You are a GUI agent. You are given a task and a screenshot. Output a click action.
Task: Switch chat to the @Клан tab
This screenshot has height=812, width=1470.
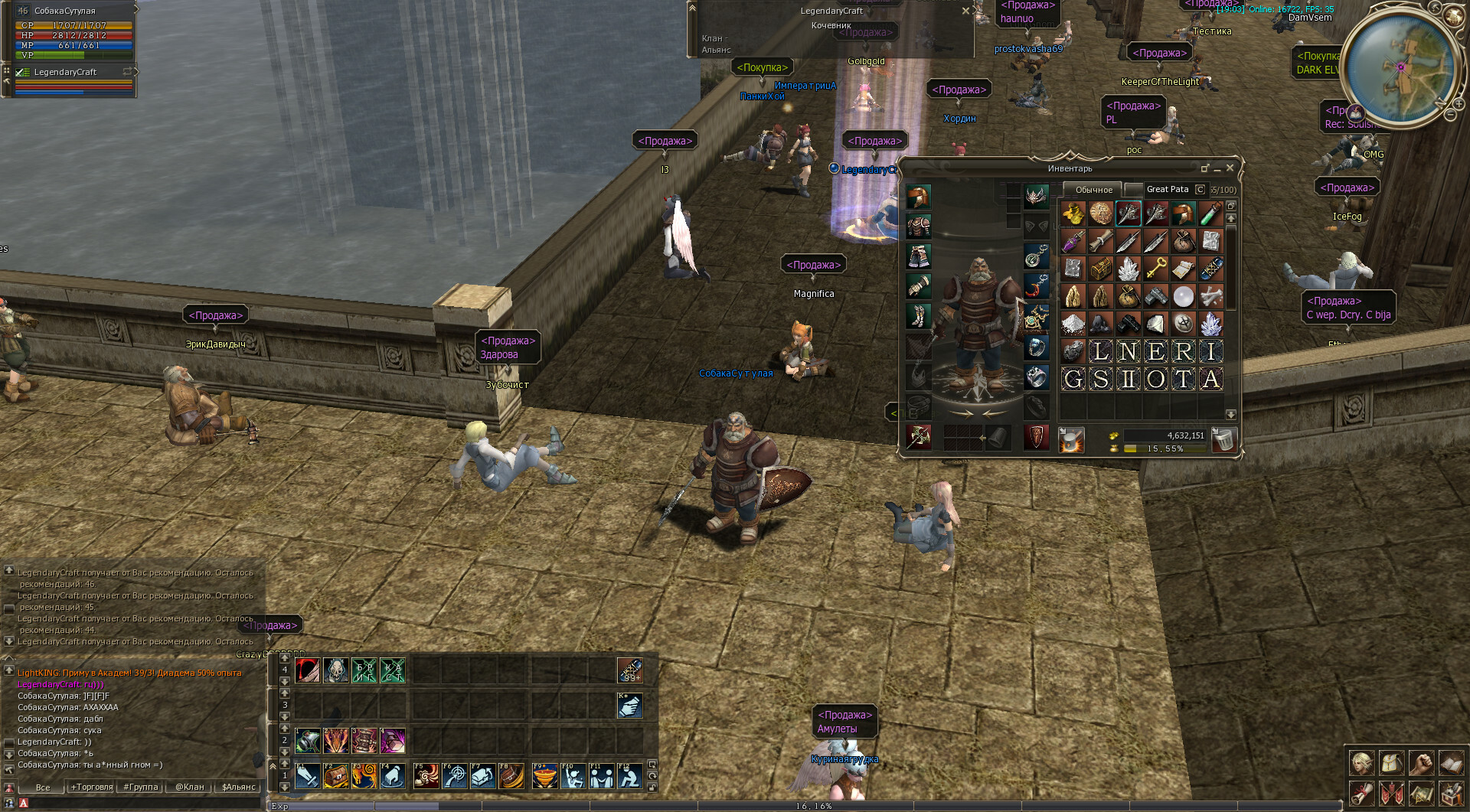pos(190,787)
